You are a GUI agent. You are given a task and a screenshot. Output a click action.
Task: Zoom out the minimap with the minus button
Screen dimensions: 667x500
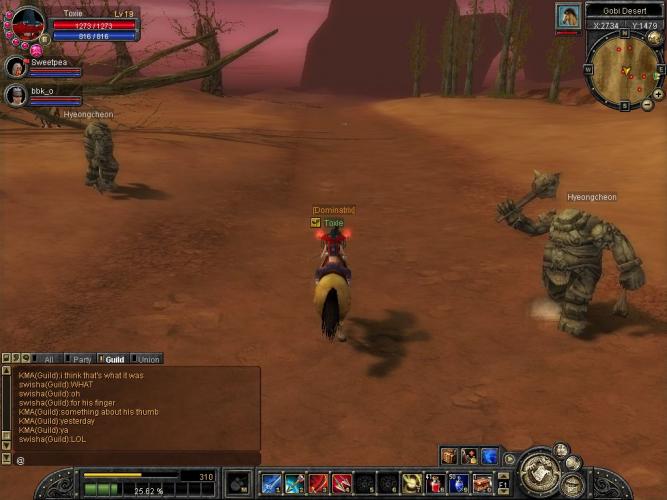(647, 105)
